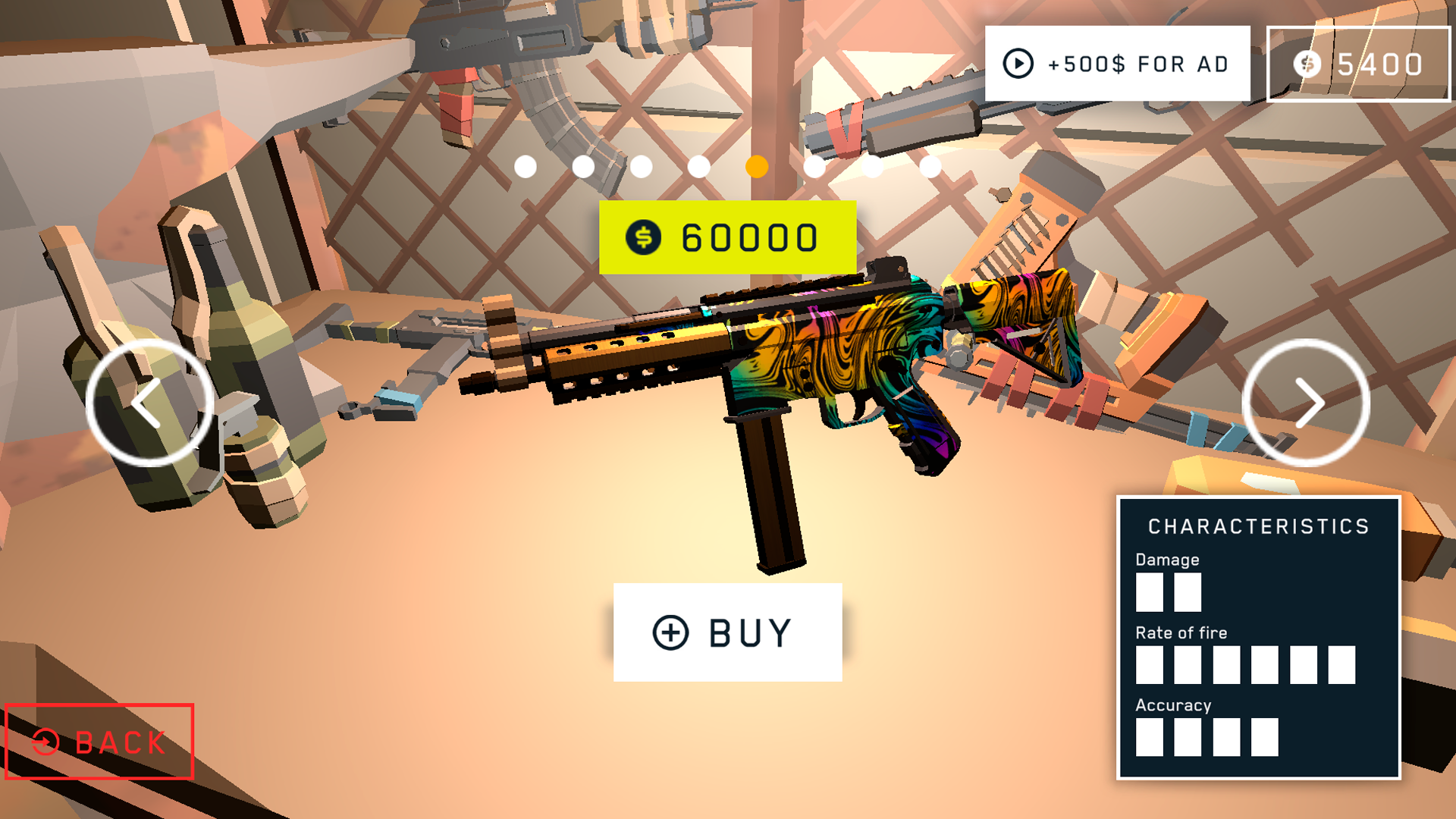1456x819 pixels.
Task: Click the dollar coin icon on the balance display
Action: pyautogui.click(x=1306, y=64)
